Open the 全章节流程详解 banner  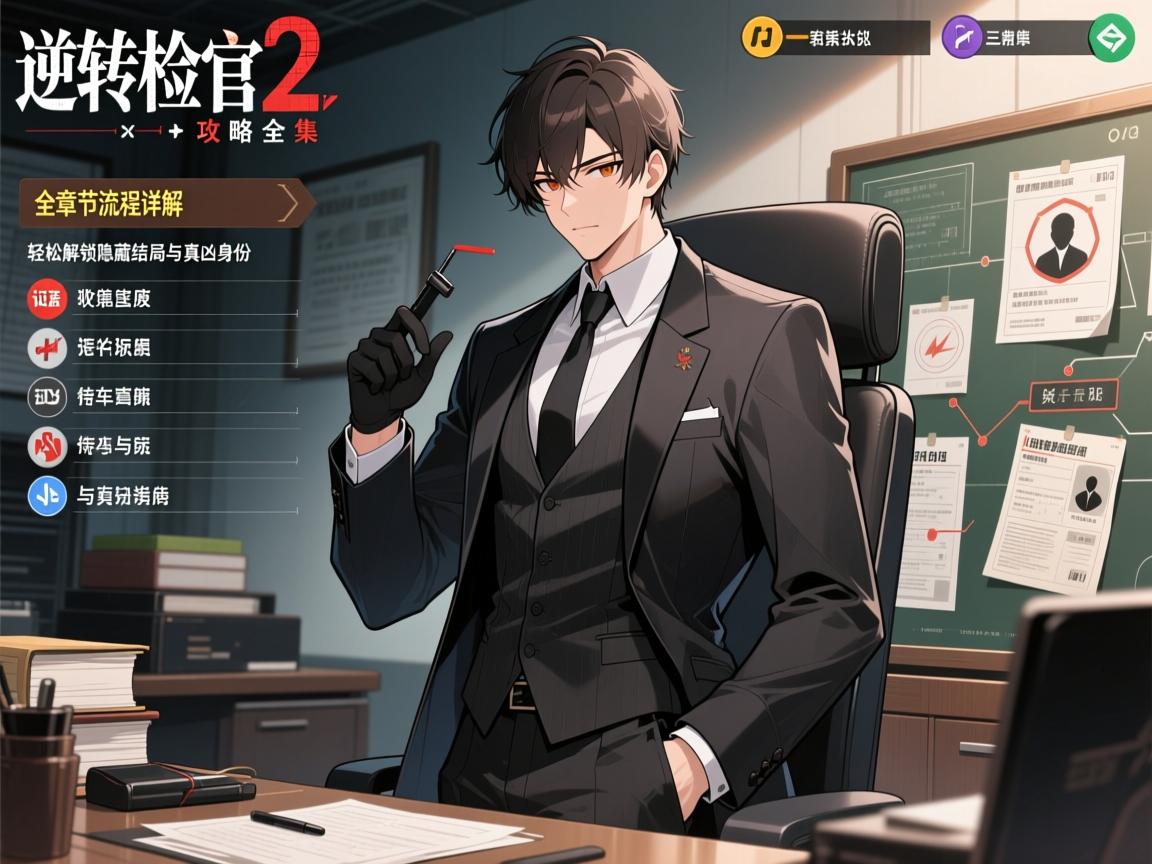165,204
